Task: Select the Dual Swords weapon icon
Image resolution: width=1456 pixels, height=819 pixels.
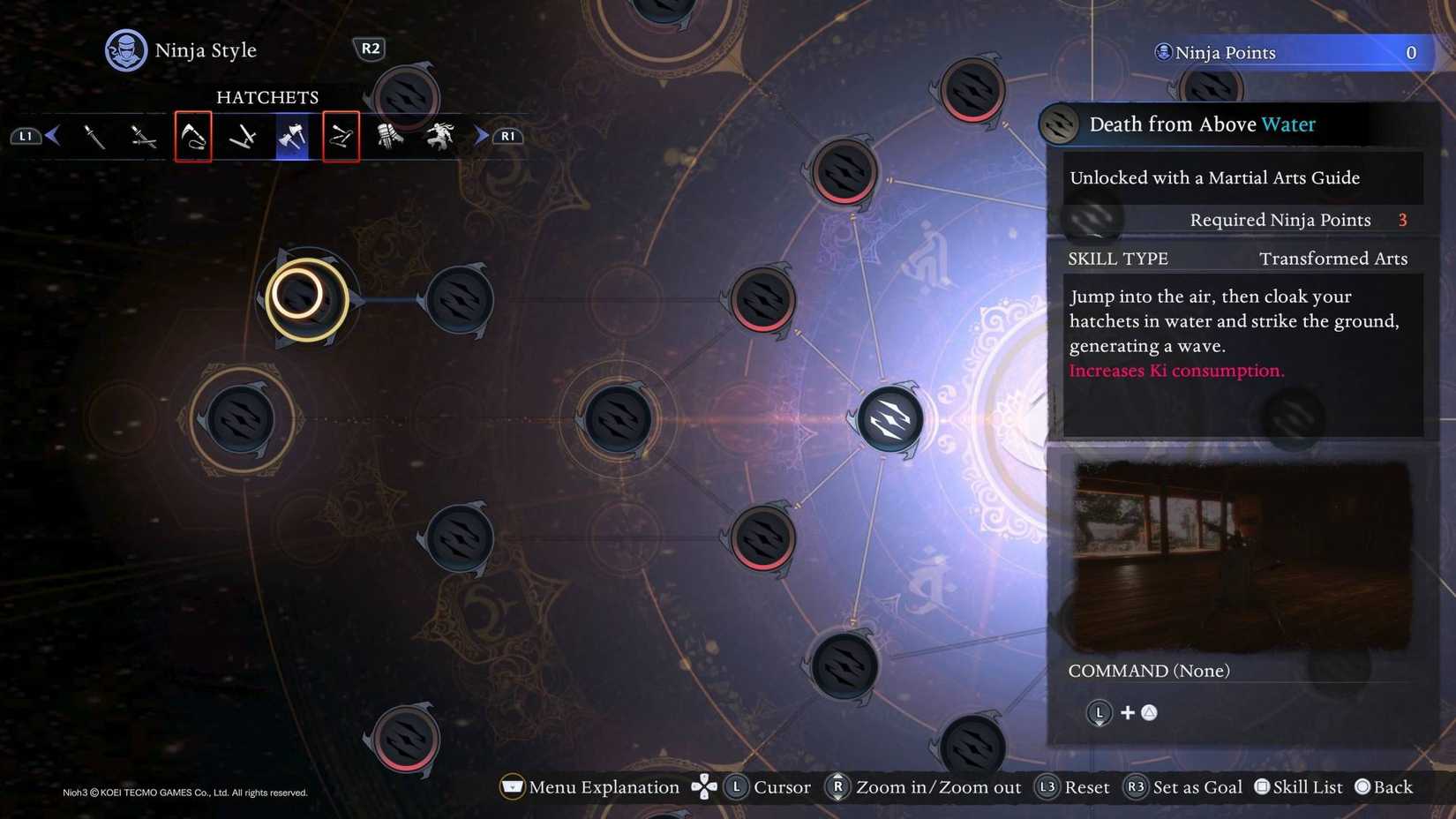Action: tap(144, 136)
